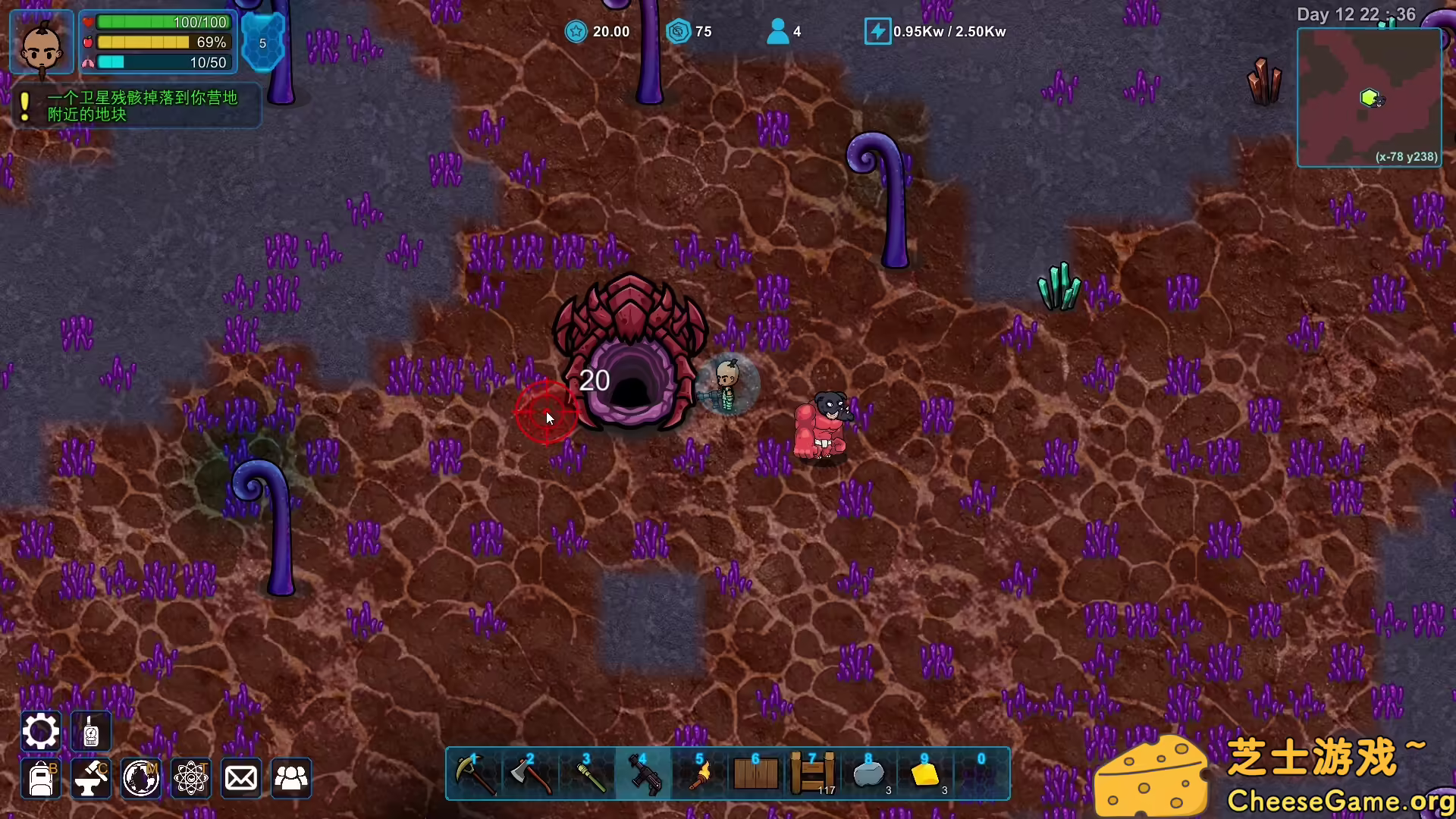This screenshot has width=1456, height=819.
Task: Select the rifle in hotbar slot 4
Action: 643,774
